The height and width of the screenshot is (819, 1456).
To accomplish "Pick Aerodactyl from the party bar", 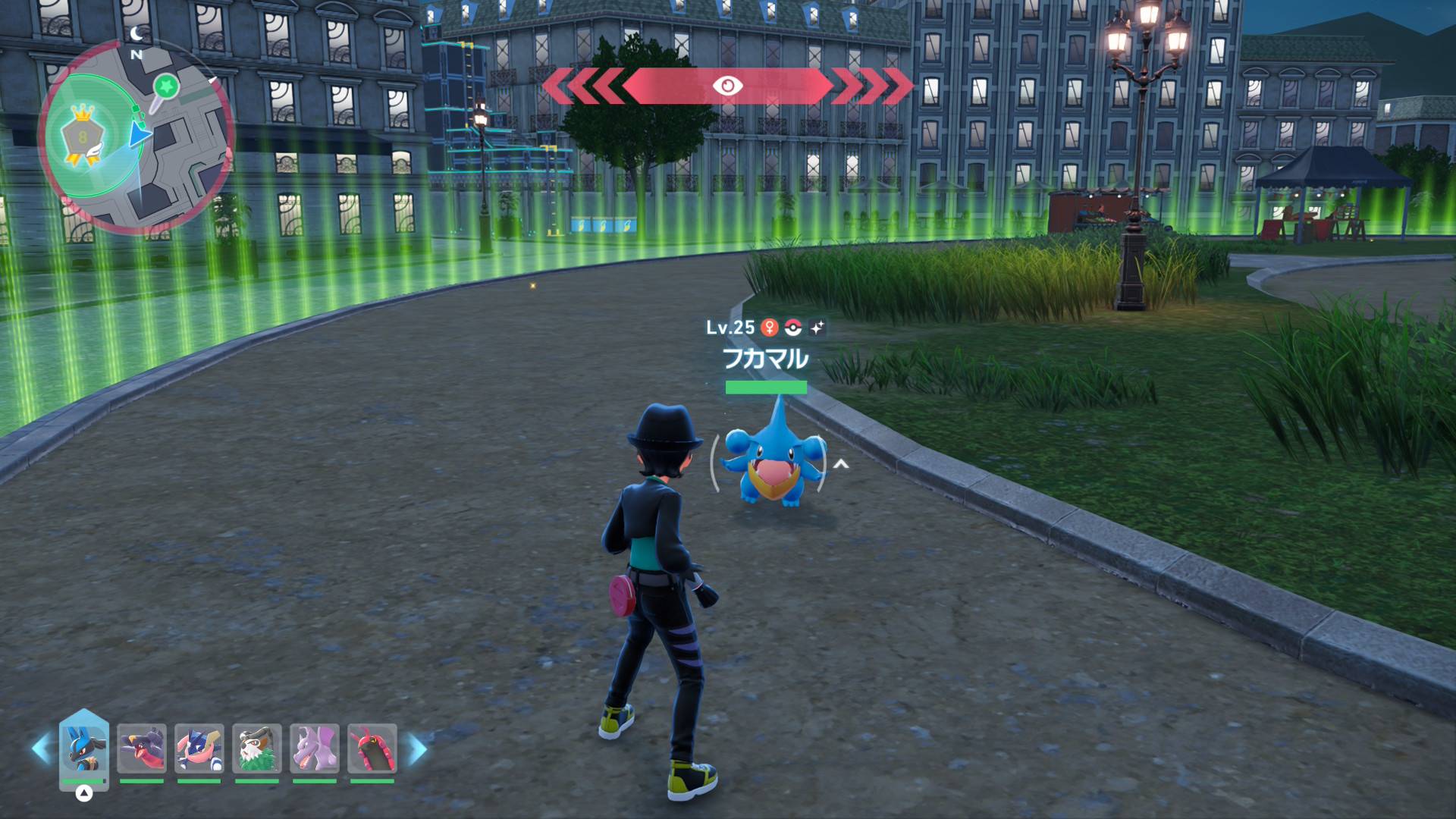I will click(315, 748).
